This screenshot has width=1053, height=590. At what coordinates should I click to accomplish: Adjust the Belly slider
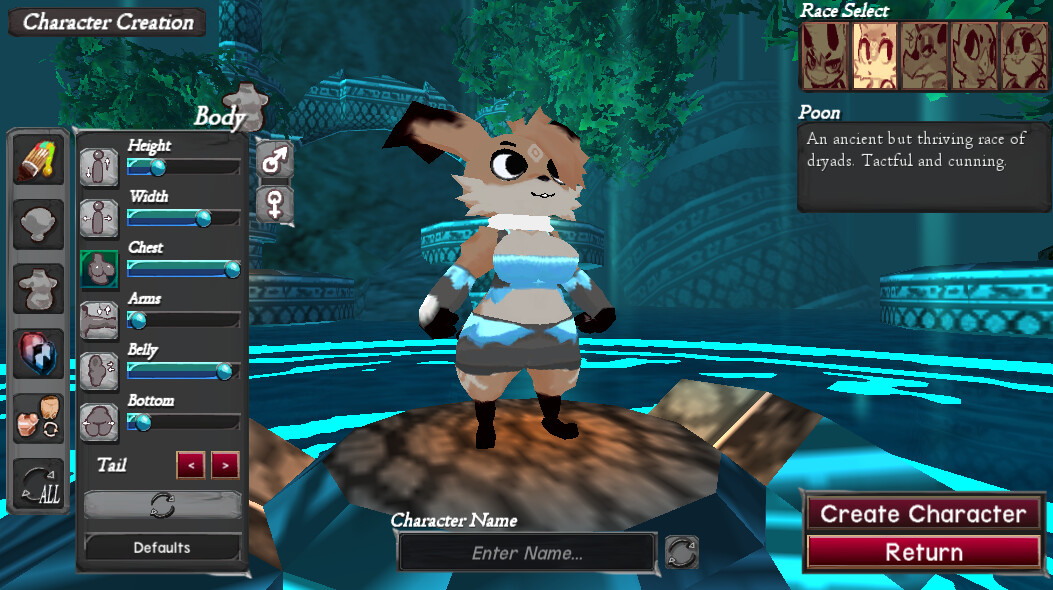224,371
